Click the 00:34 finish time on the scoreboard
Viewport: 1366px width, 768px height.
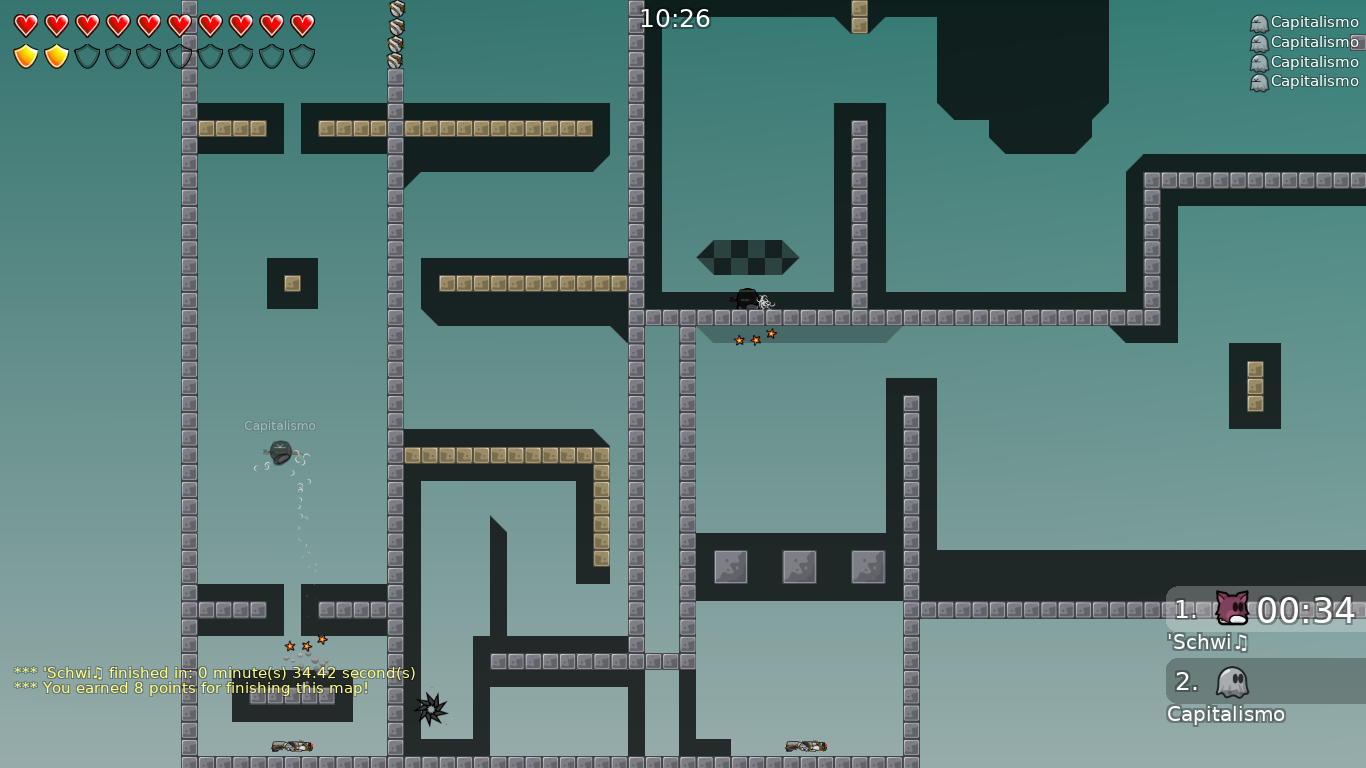click(x=1312, y=610)
